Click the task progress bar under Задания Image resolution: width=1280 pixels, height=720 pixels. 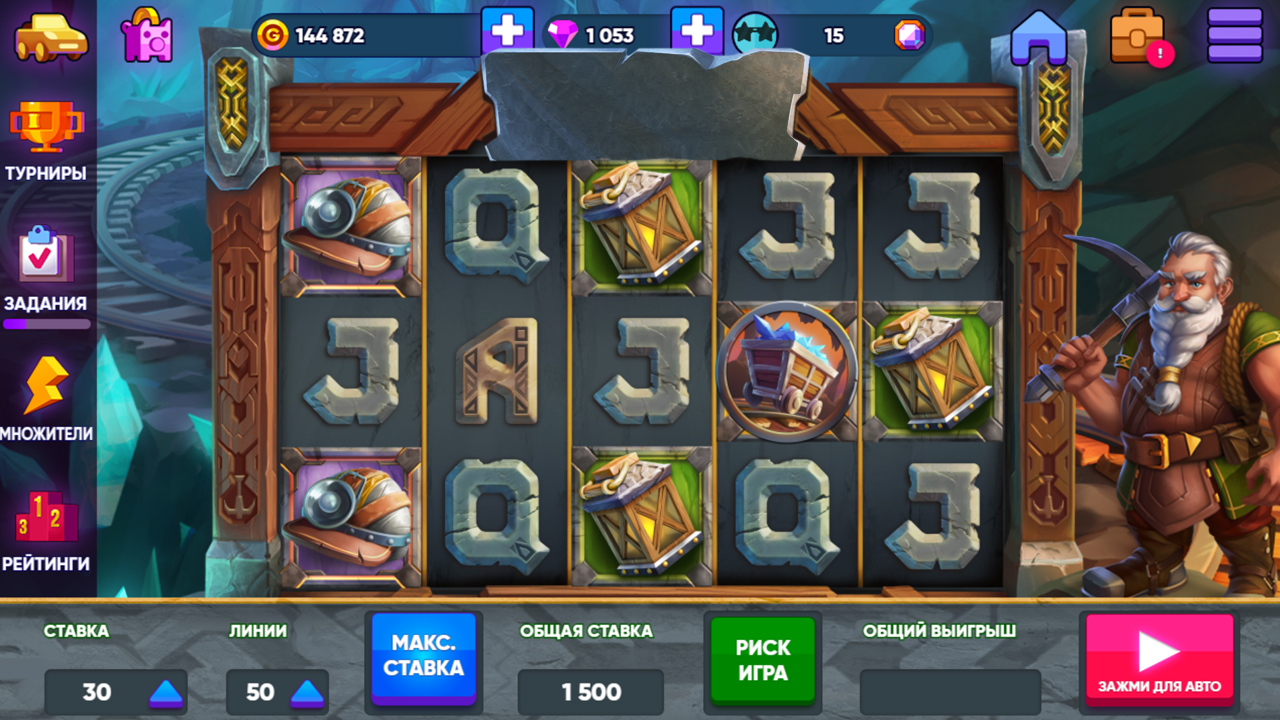tap(49, 324)
